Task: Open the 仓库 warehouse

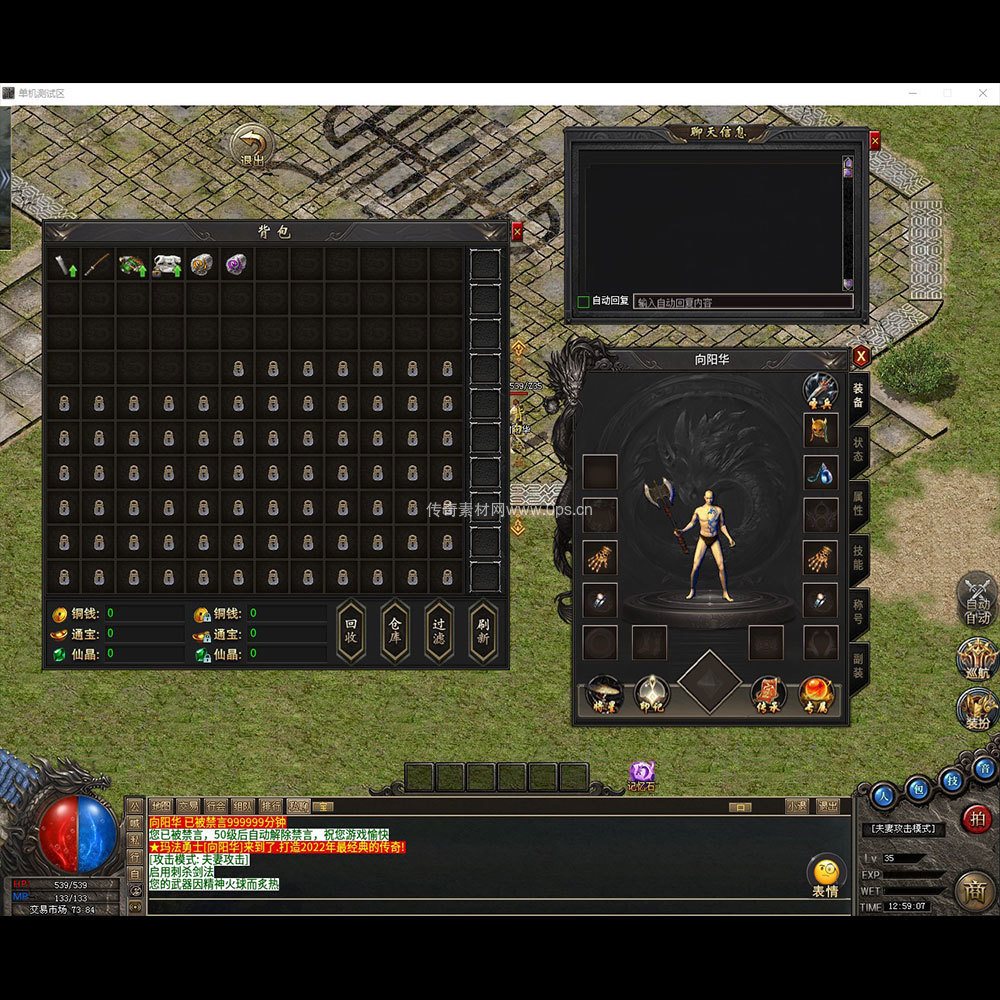Action: coord(394,631)
